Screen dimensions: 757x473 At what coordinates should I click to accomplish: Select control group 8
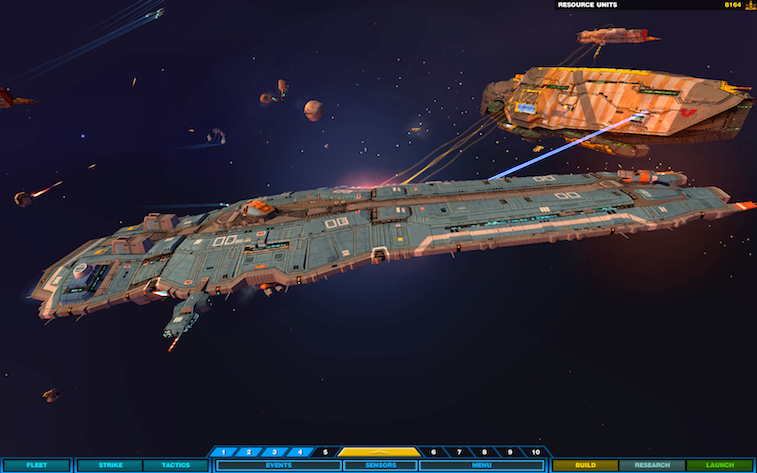pos(484,452)
